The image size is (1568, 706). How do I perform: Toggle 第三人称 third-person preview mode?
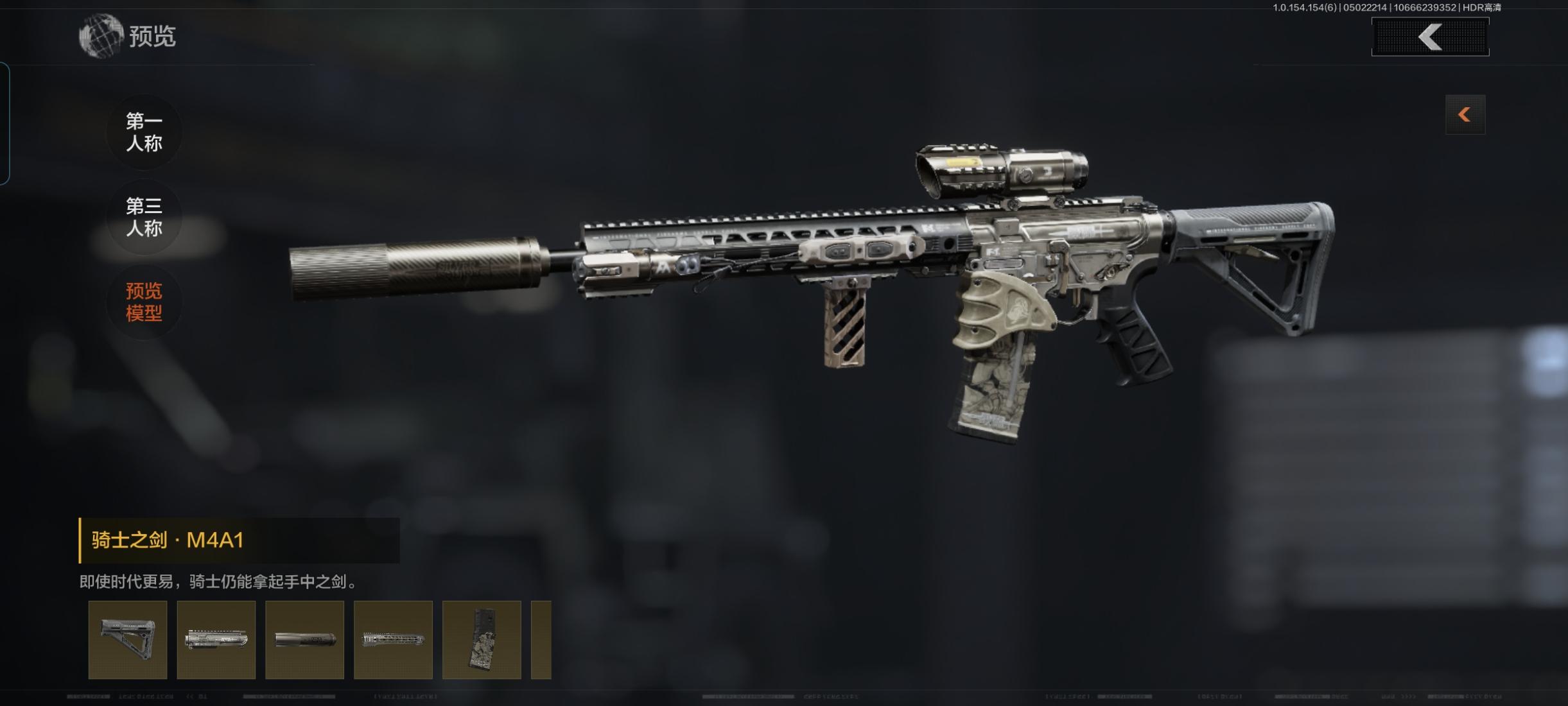pos(144,218)
